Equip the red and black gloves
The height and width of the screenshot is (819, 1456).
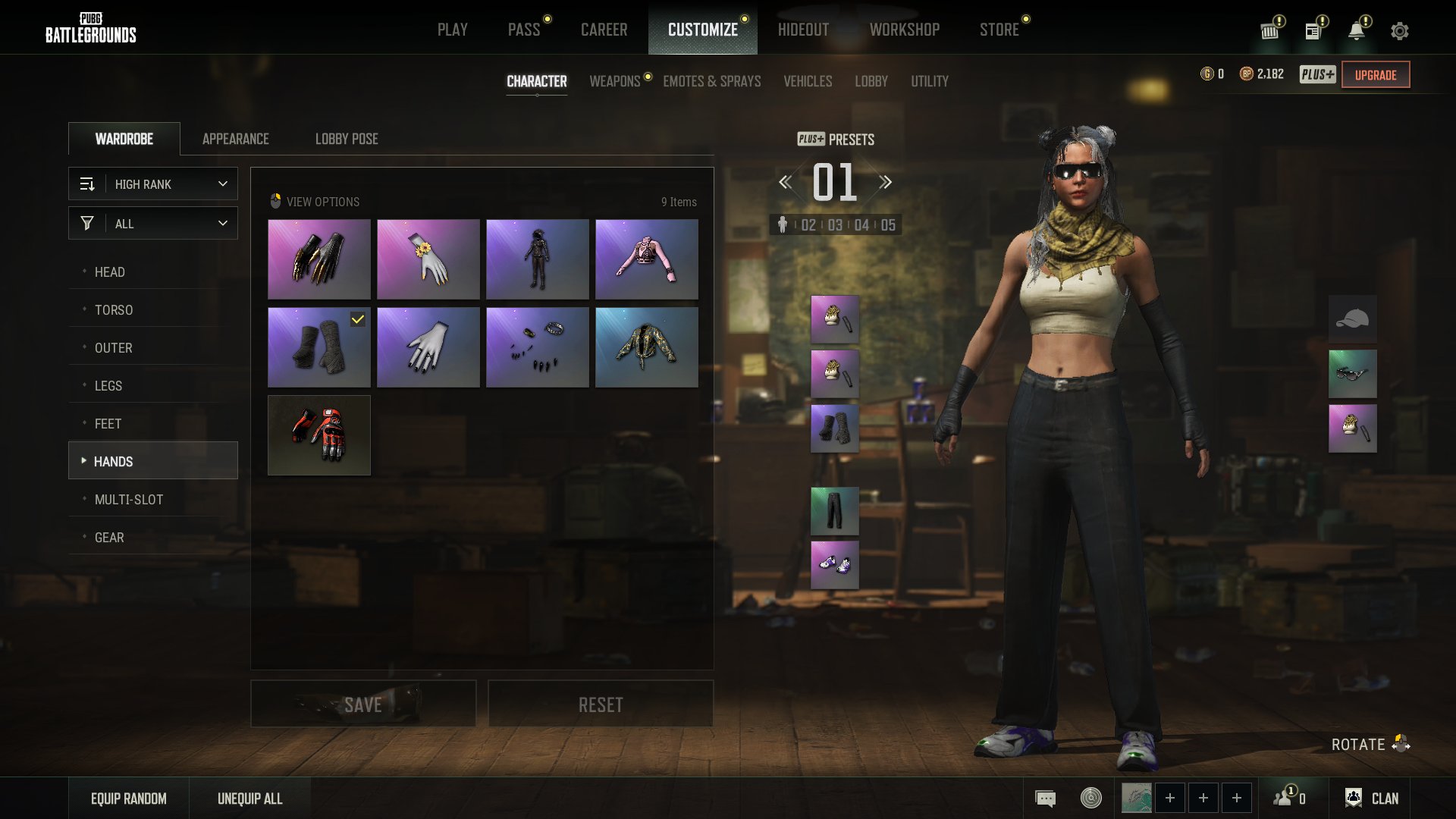point(319,435)
